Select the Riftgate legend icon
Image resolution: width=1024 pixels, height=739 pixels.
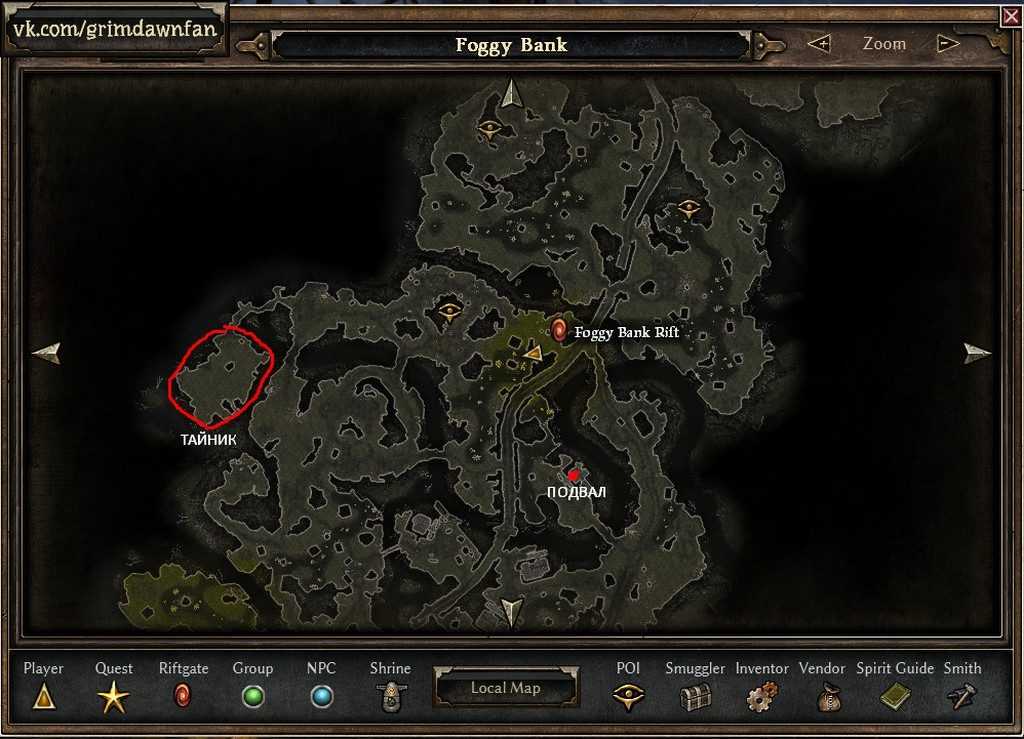point(182,695)
